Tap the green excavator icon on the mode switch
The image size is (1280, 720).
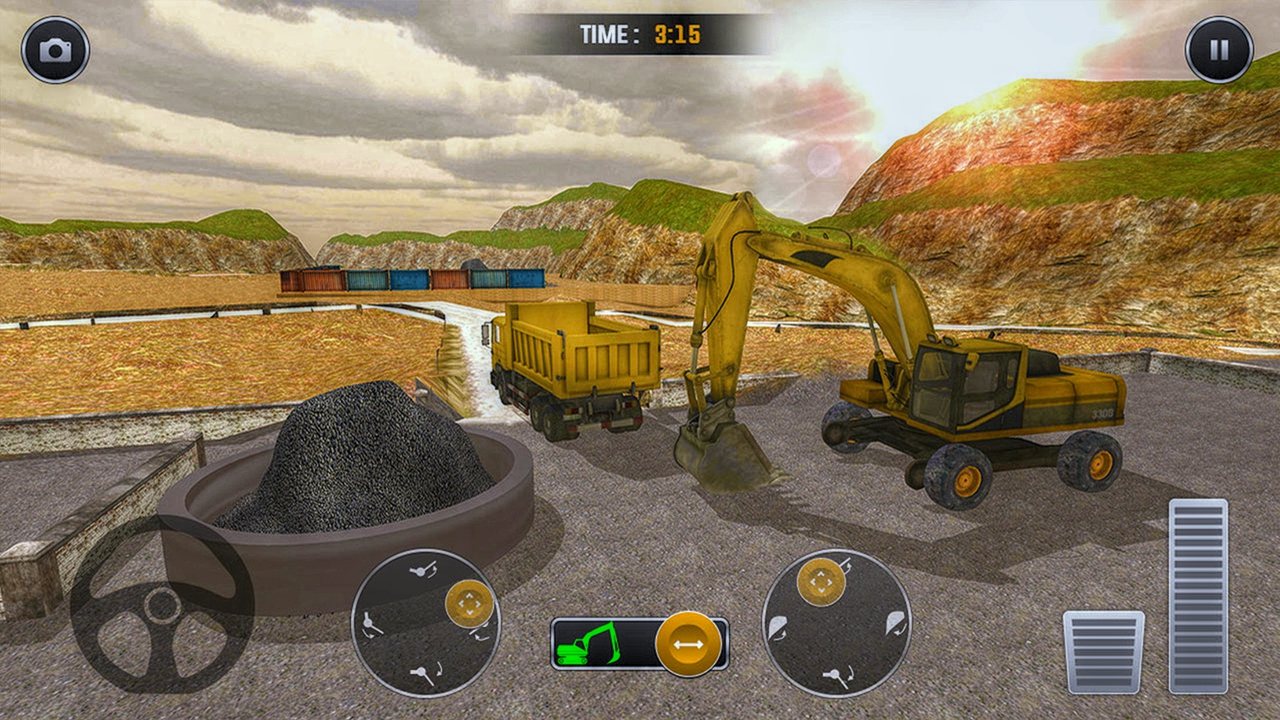tap(585, 645)
